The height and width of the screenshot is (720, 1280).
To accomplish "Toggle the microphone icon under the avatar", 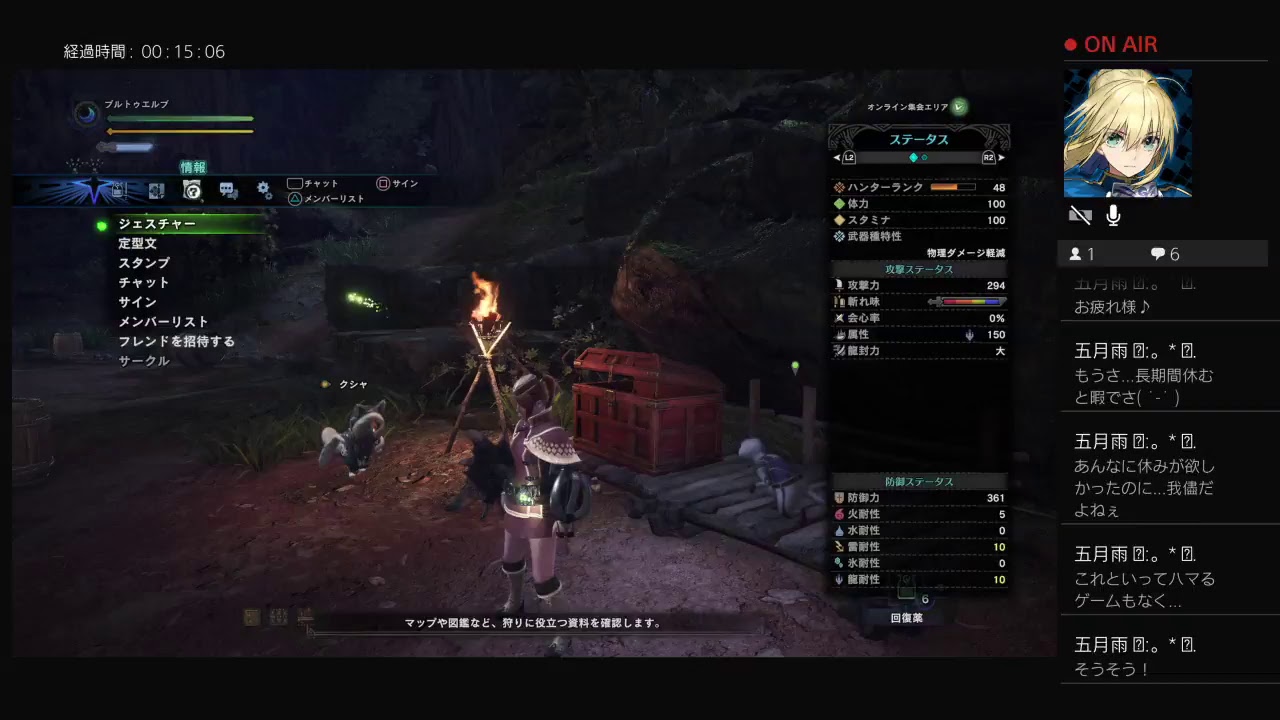I will (x=1113, y=214).
